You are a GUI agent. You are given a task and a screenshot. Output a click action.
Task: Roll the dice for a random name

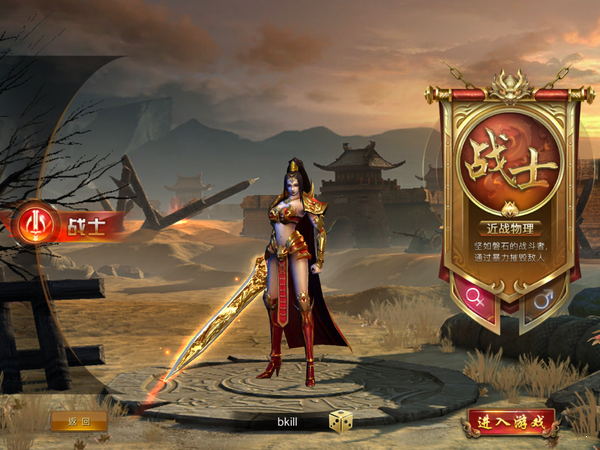(341, 421)
